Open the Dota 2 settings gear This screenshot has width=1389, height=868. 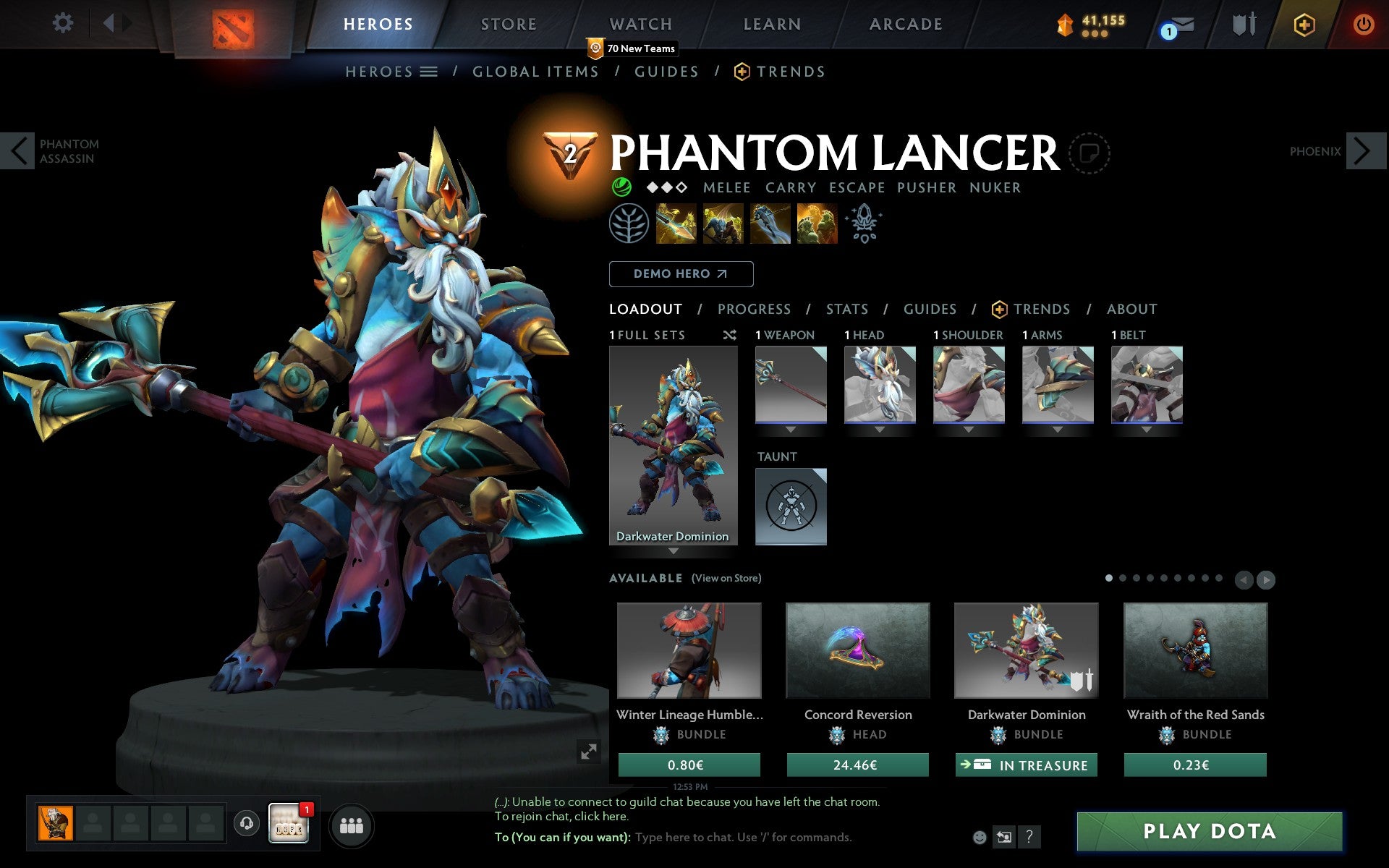tap(64, 23)
